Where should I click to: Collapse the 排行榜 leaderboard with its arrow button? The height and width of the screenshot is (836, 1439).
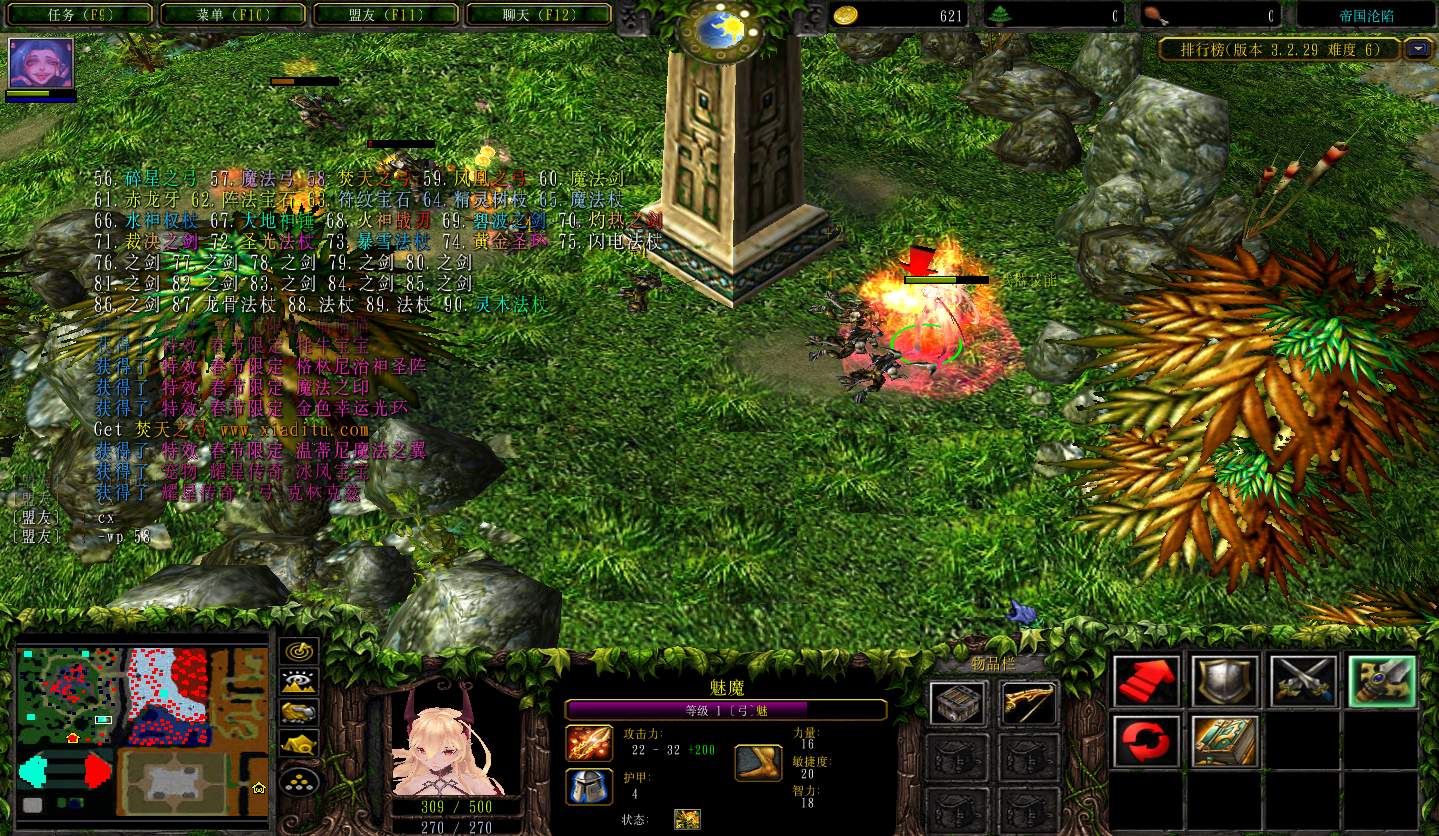pos(1417,49)
